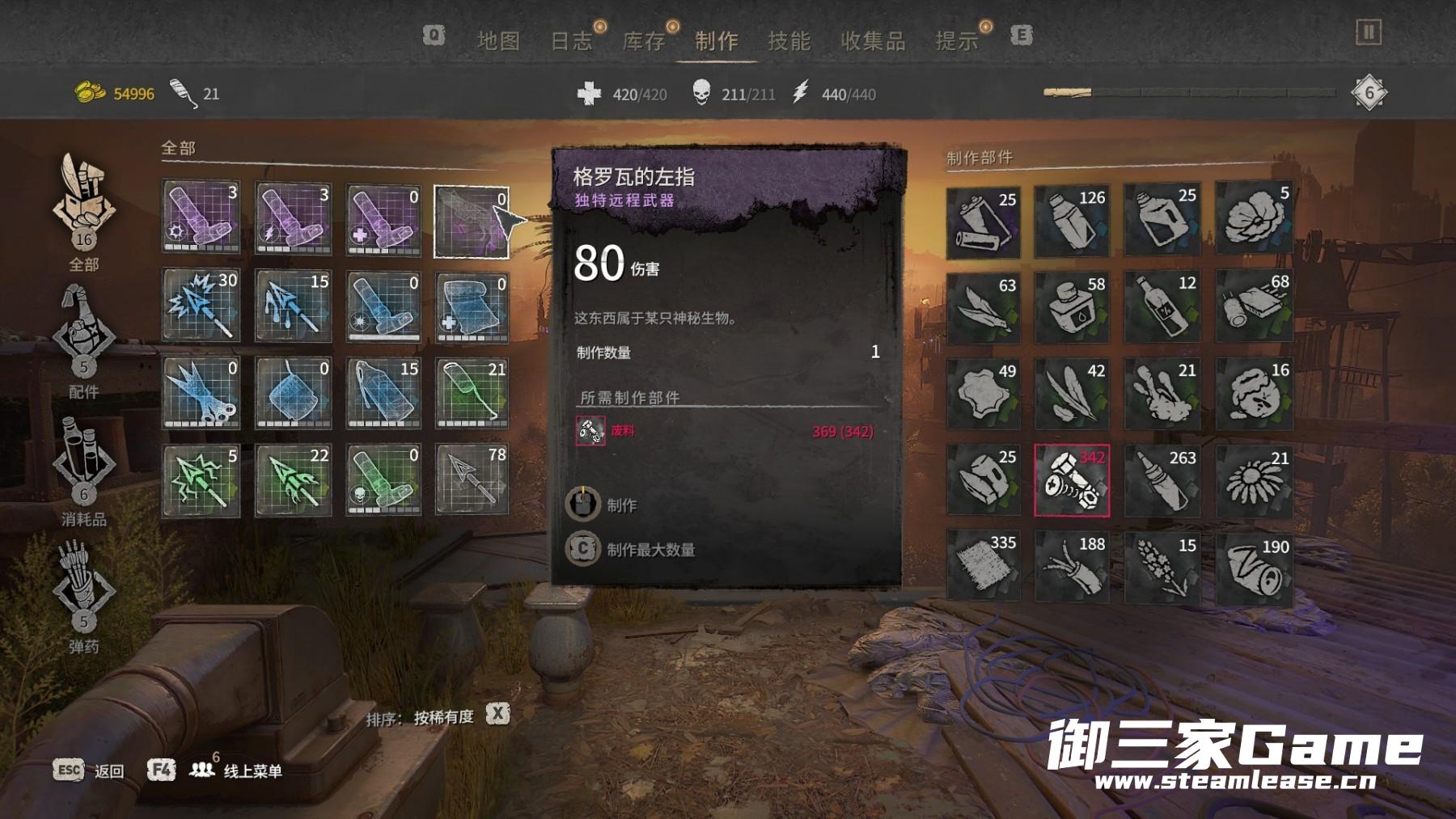Choose 制作最大数量 craft max option
The height and width of the screenshot is (819, 1456).
pos(650,550)
